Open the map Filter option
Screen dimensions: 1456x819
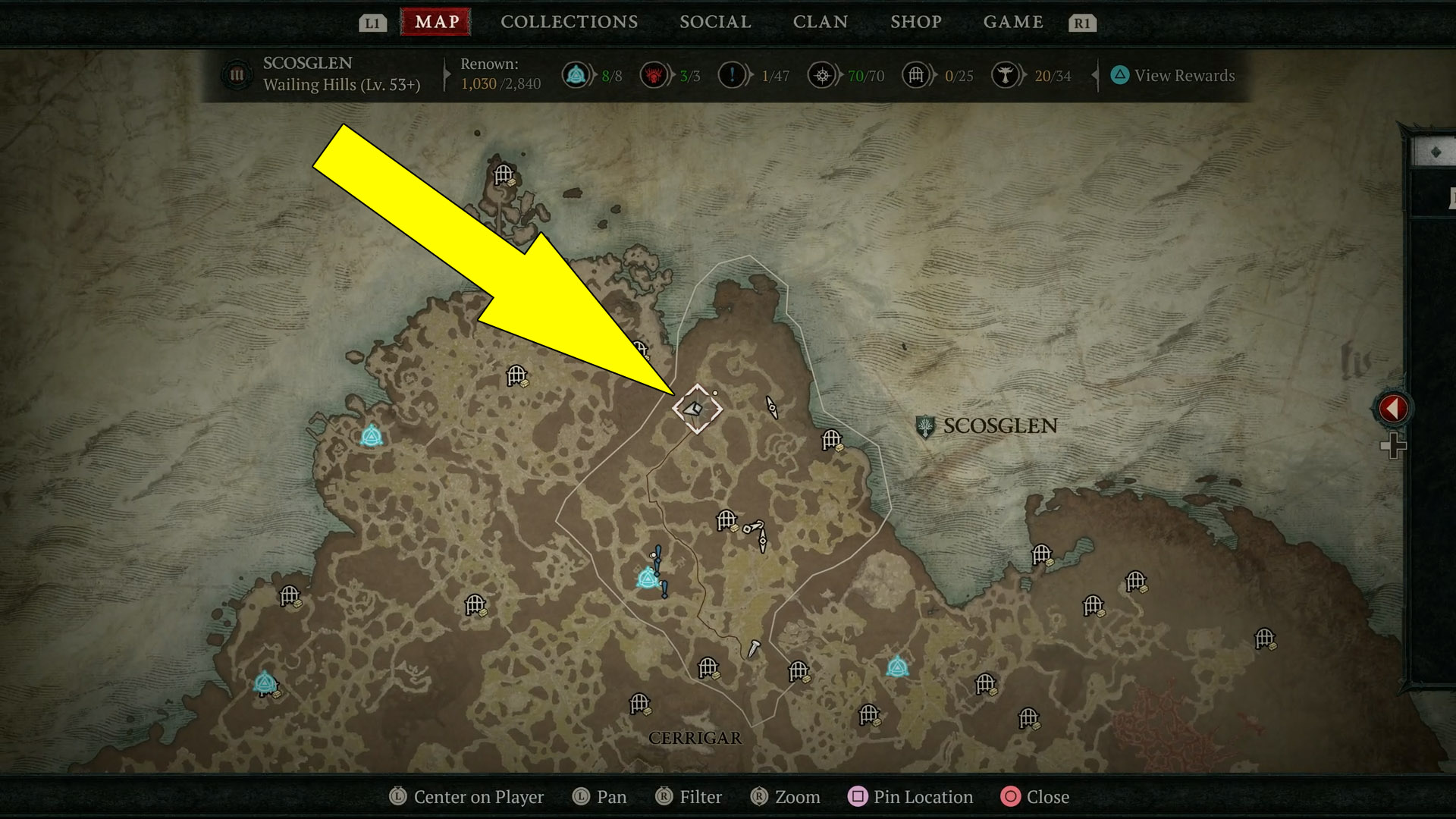tap(689, 797)
